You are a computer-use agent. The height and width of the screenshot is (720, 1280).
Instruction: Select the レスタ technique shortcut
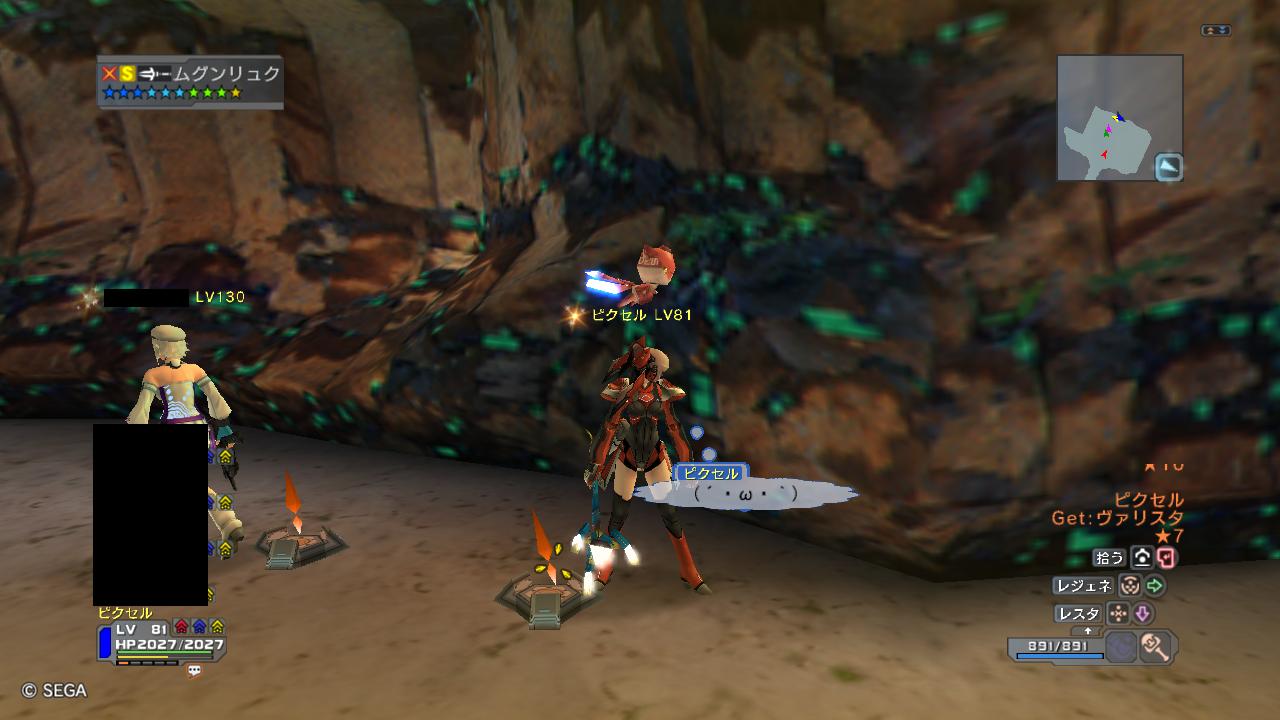pos(1077,614)
